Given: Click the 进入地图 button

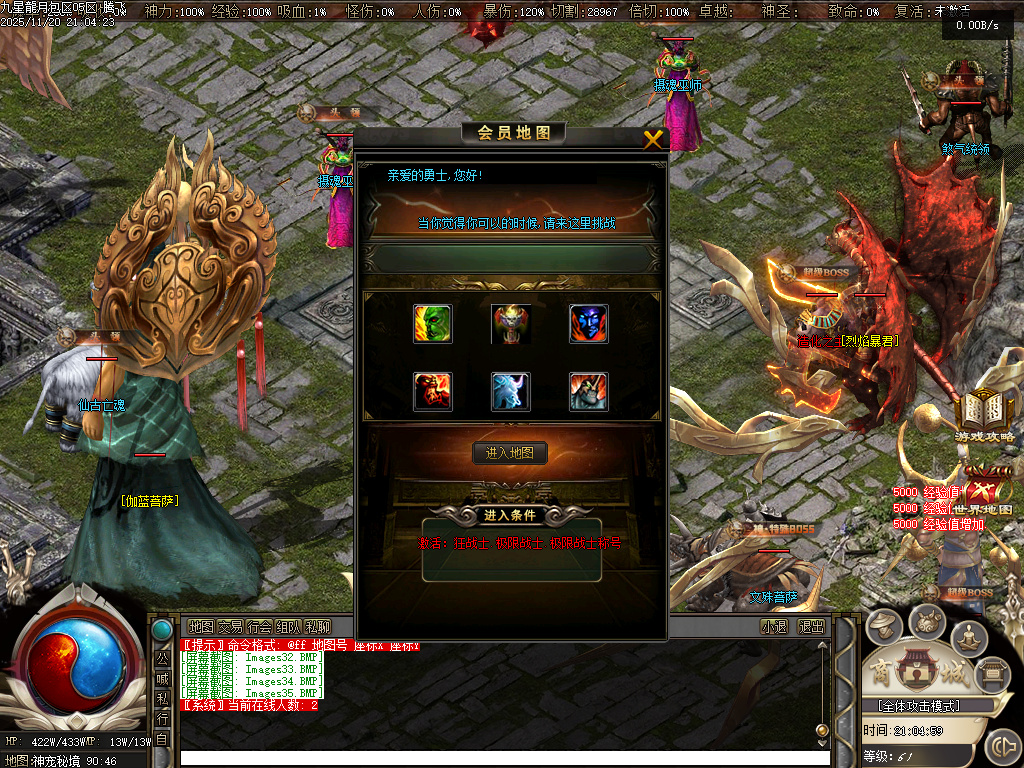Looking at the screenshot, I should [x=510, y=453].
